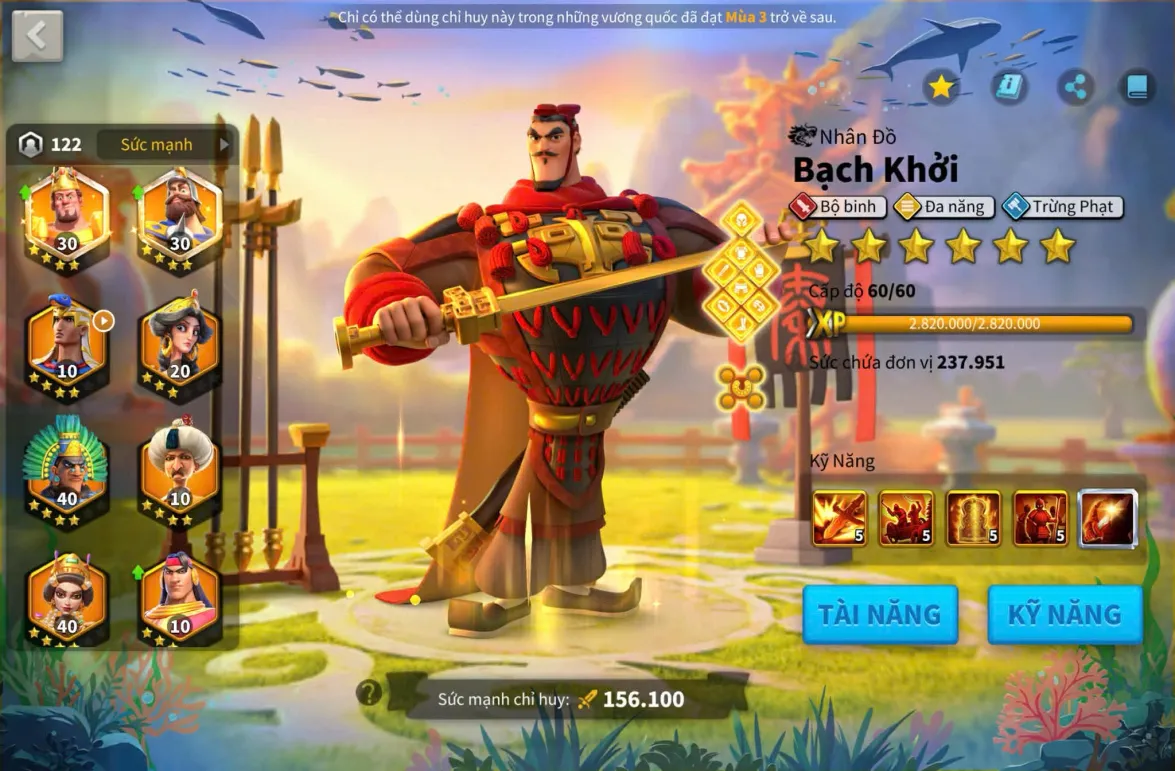Open the commander info book icon
1175x771 pixels.
pyautogui.click(x=1009, y=88)
